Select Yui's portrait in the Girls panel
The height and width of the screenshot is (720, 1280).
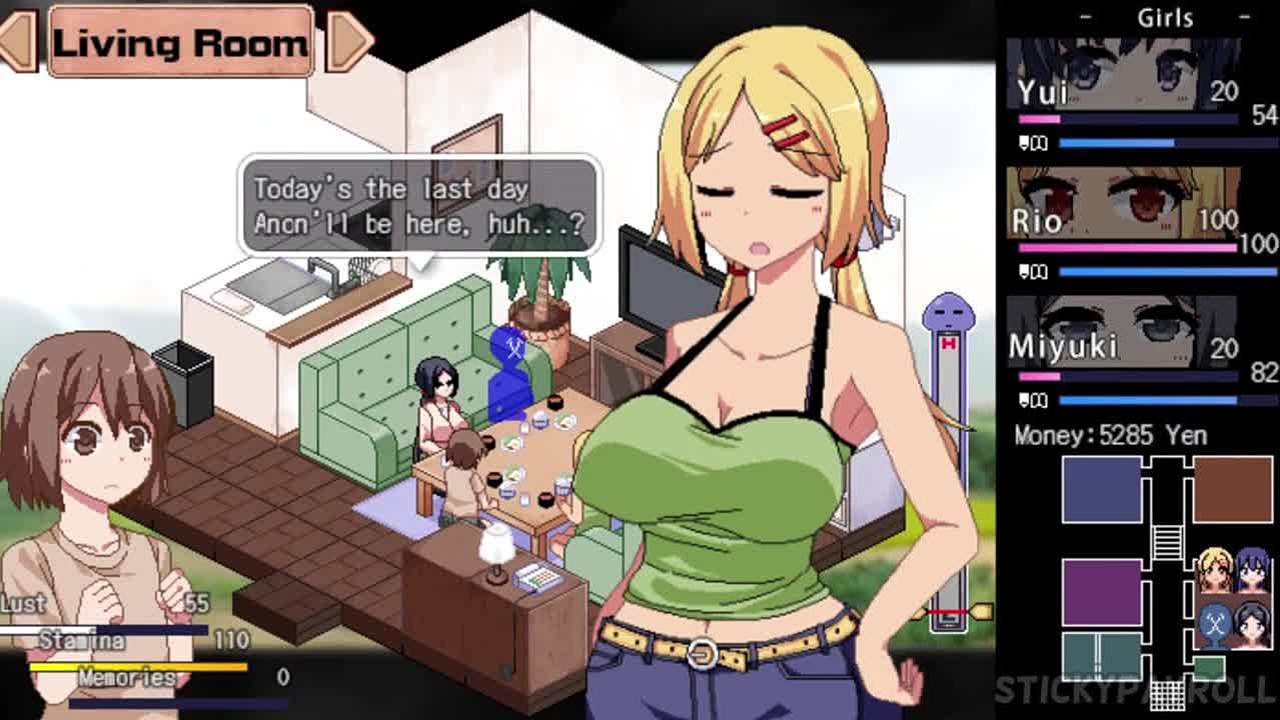[1123, 75]
